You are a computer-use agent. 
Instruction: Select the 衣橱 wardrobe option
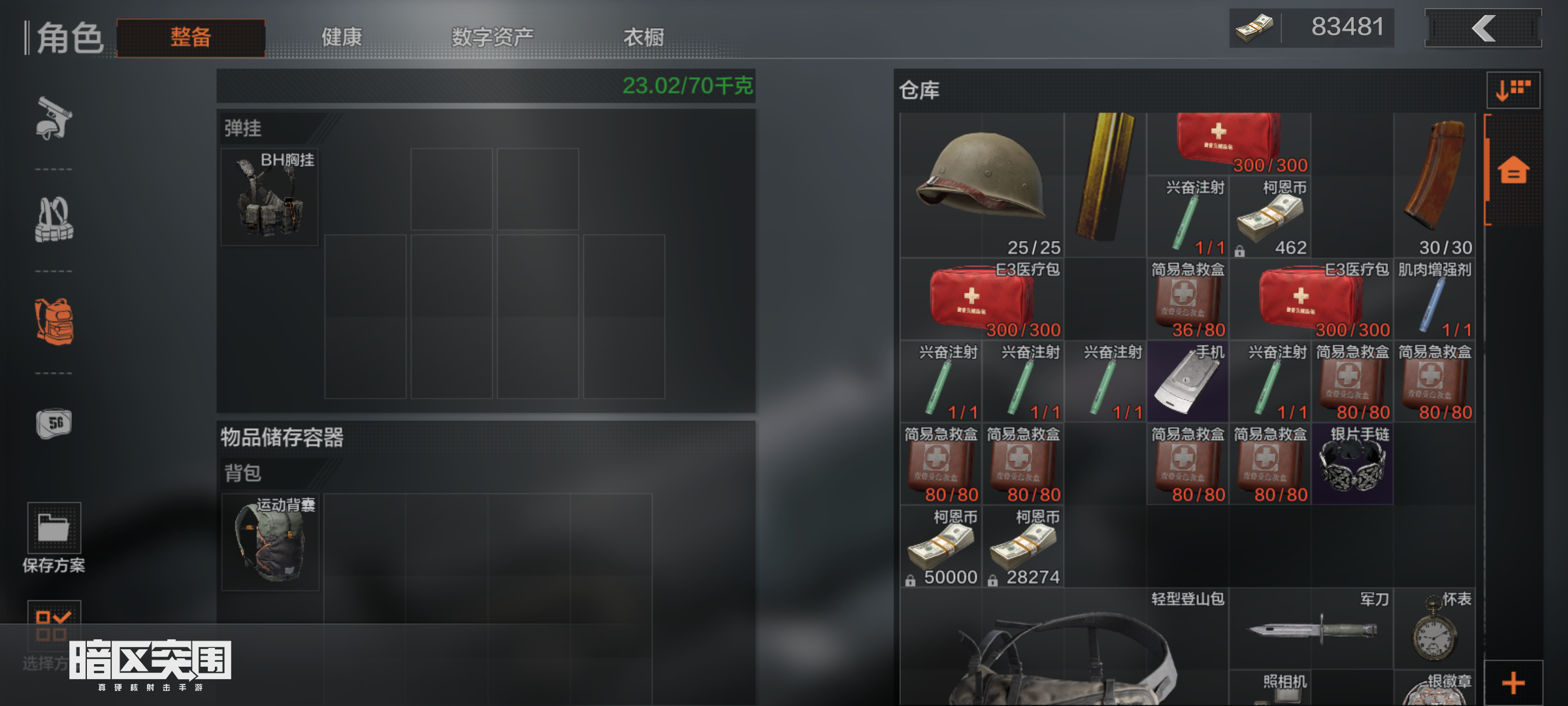coord(644,37)
